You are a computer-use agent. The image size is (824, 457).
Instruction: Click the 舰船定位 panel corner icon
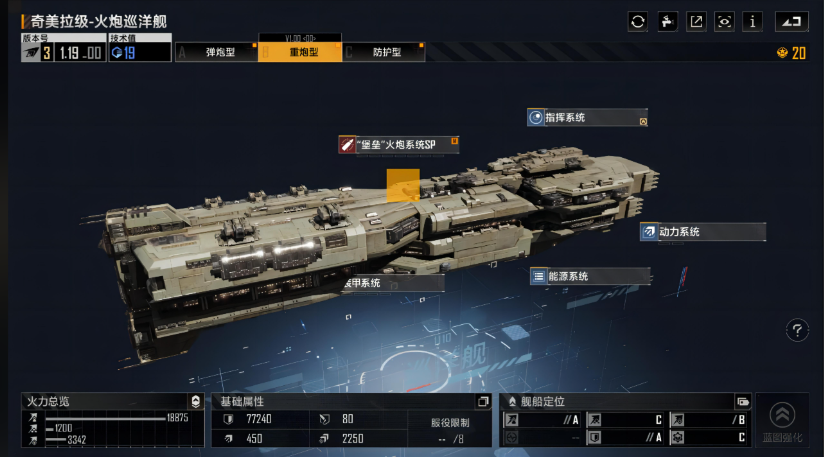[742, 402]
